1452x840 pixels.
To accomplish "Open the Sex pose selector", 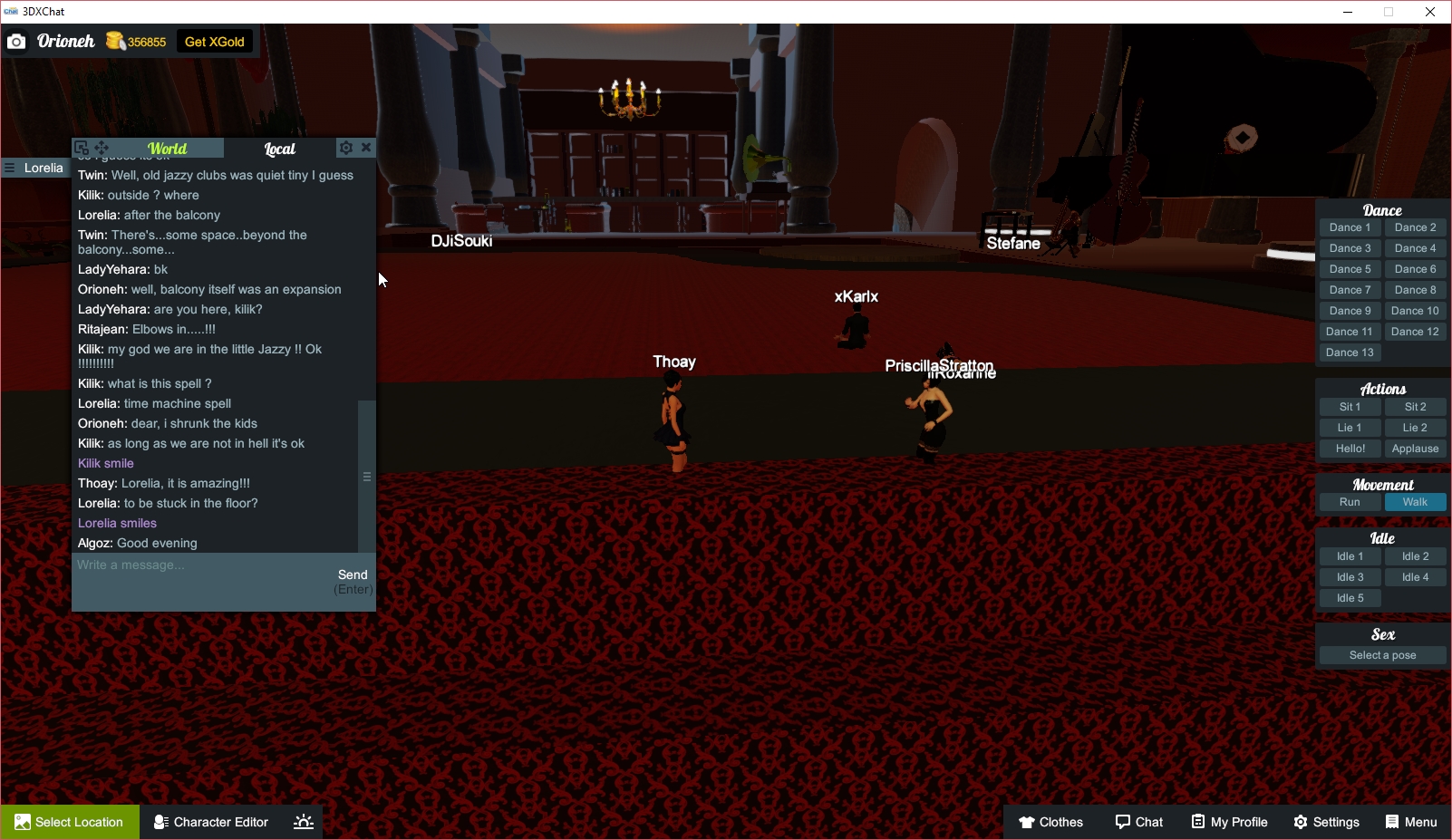I will pyautogui.click(x=1381, y=654).
